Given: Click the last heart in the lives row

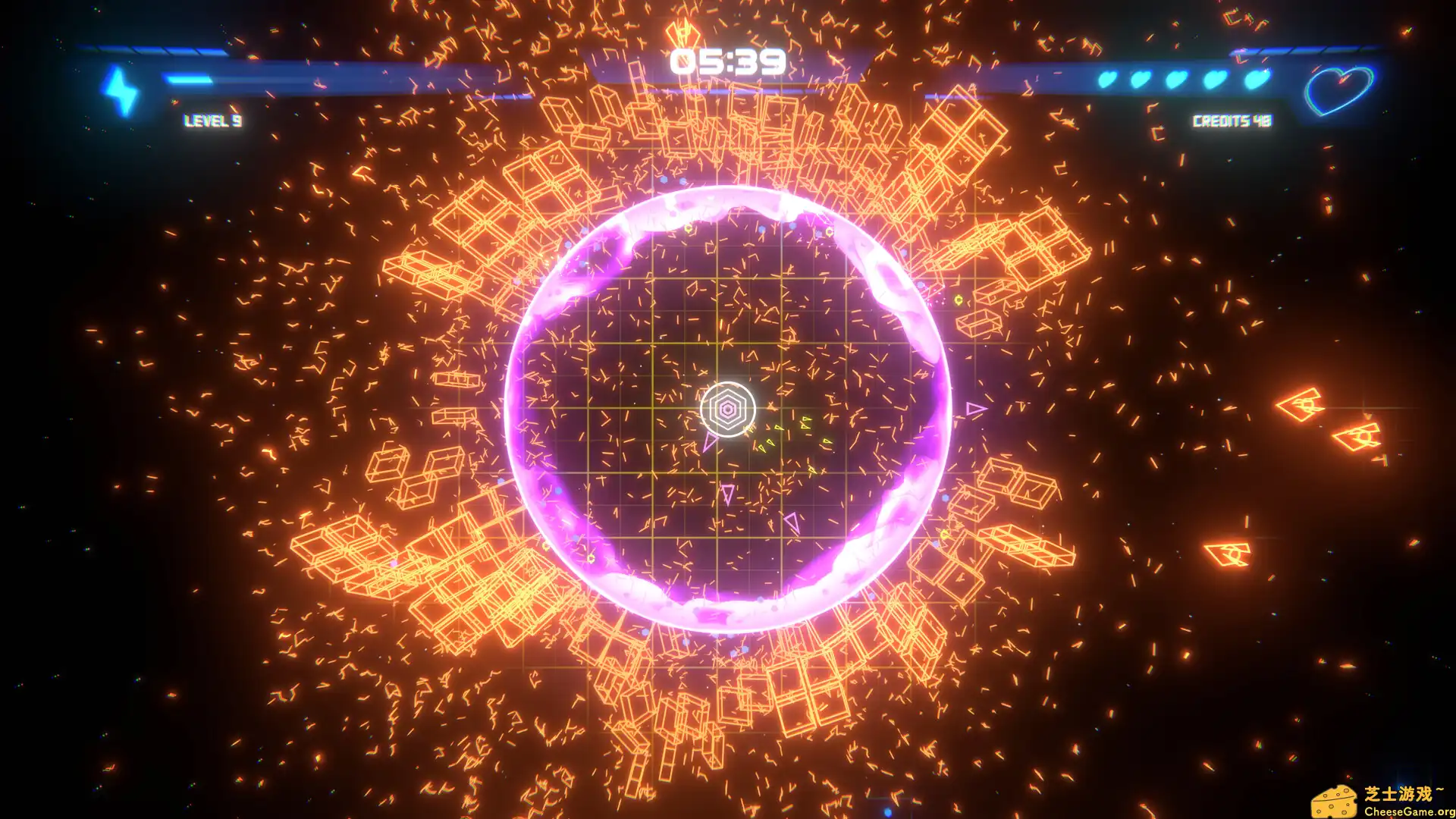Looking at the screenshot, I should [x=1254, y=78].
